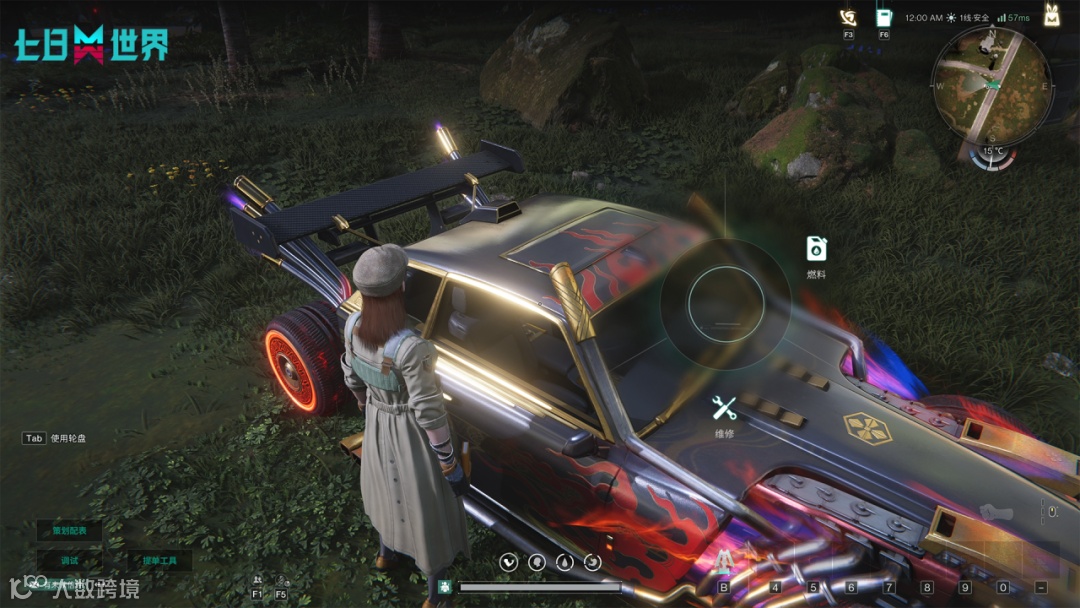Viewport: 1080px width, 608px height.
Task: Open the swirl emblem icon above F3
Action: [x=848, y=17]
